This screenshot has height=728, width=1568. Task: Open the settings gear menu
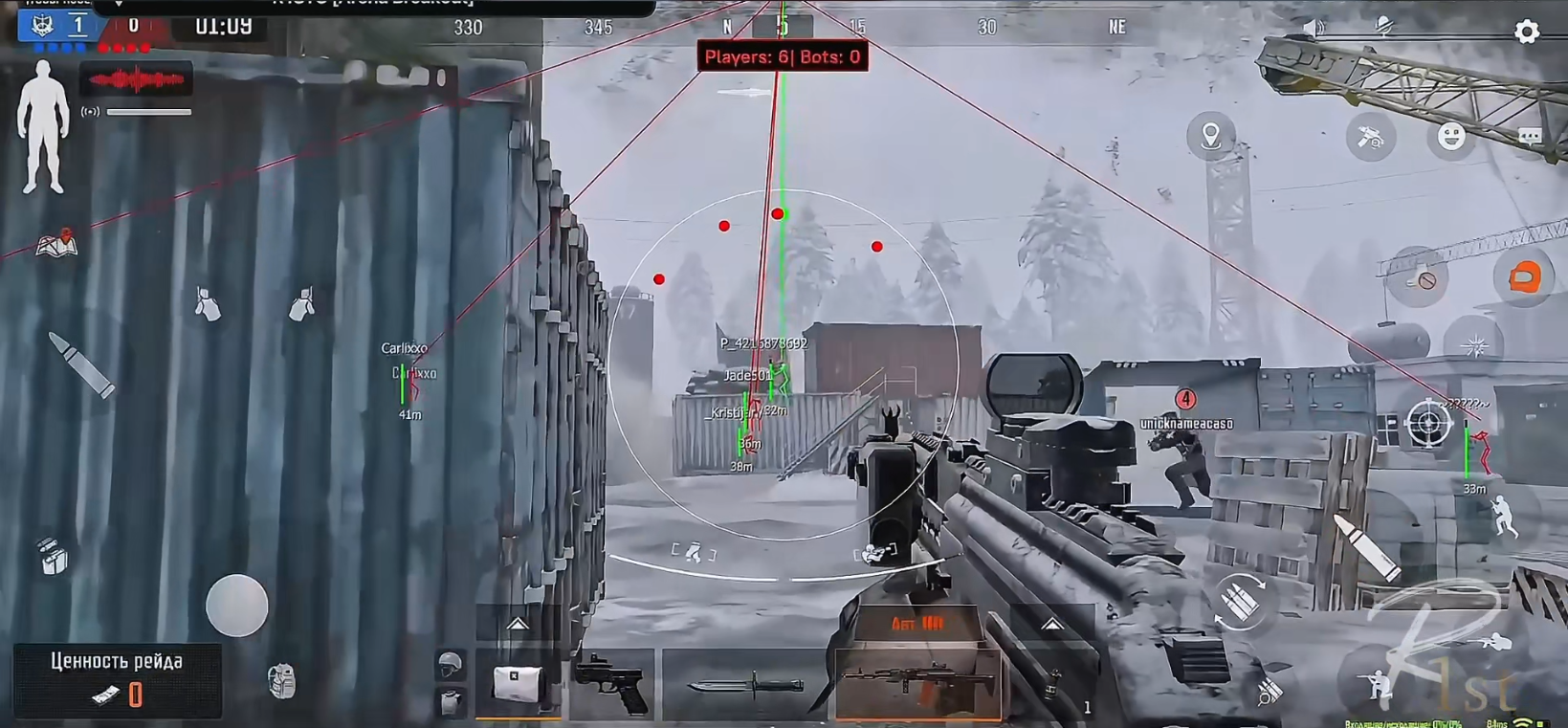click(x=1527, y=32)
